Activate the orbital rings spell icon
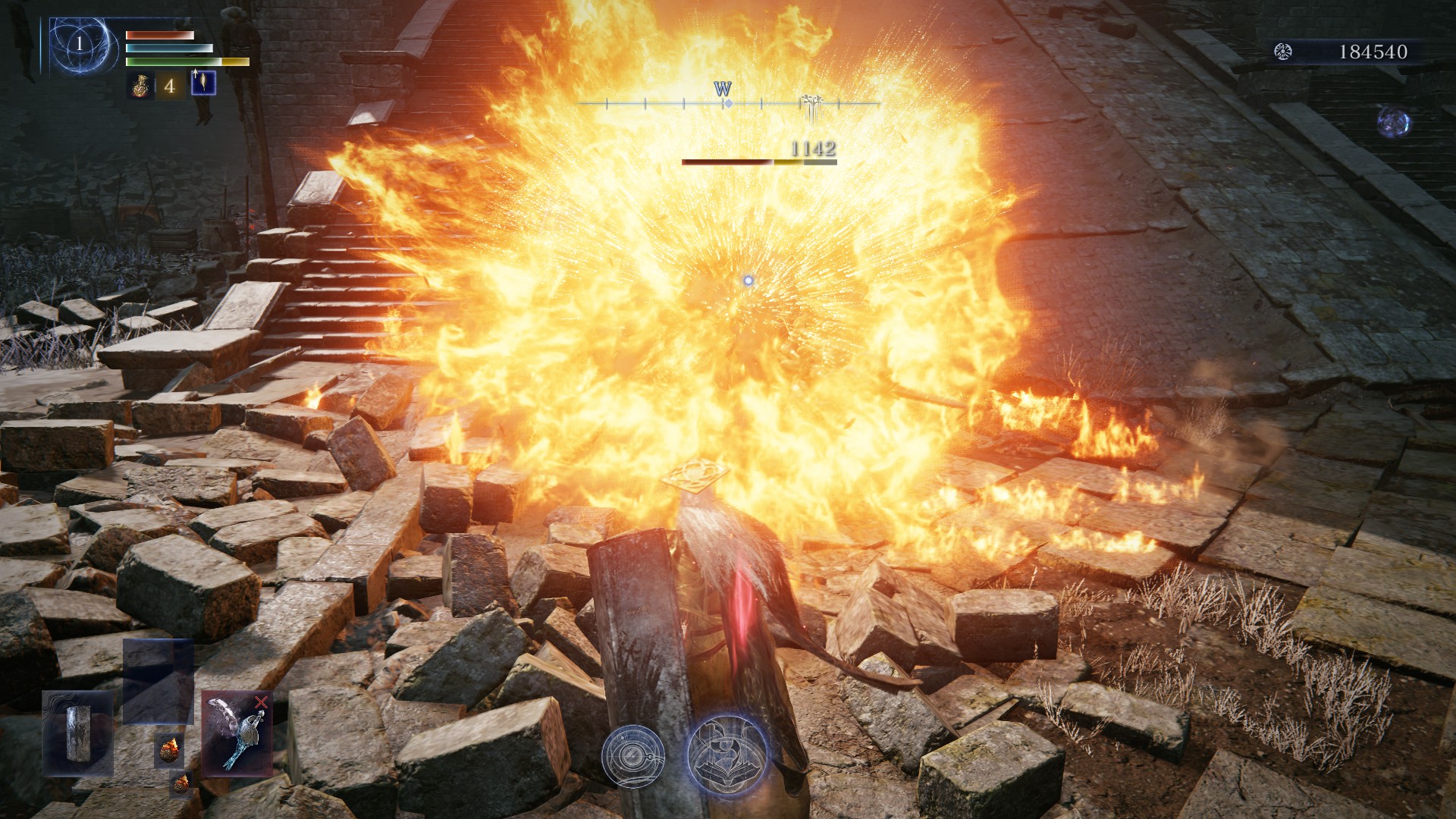The image size is (1456, 819). tap(632, 755)
